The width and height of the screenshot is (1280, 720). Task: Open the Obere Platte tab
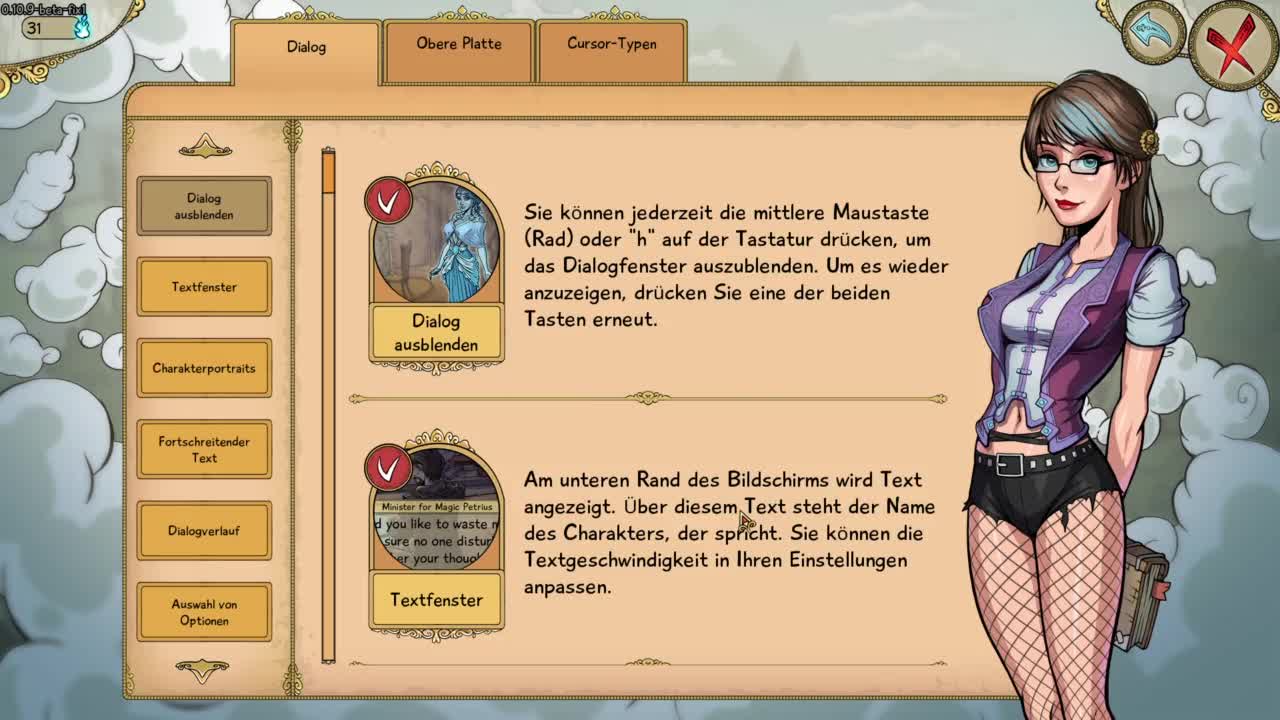(459, 45)
